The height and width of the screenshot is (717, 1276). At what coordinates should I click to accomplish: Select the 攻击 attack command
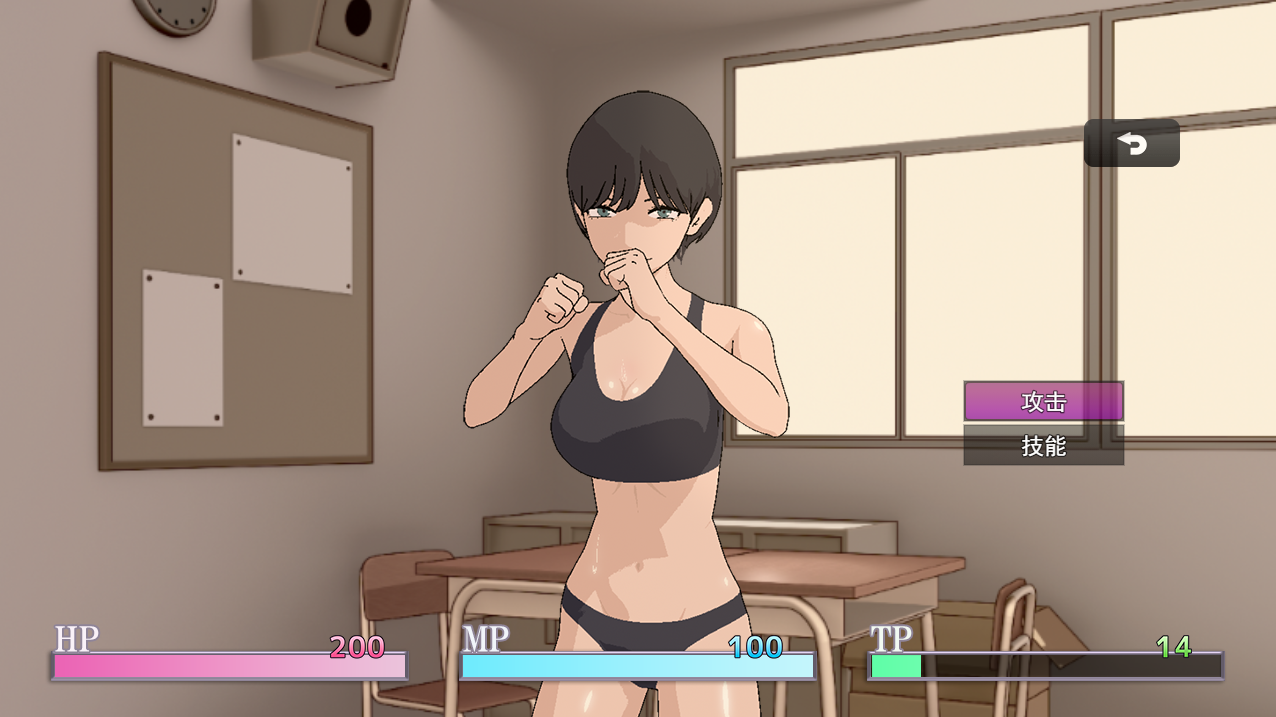1043,402
